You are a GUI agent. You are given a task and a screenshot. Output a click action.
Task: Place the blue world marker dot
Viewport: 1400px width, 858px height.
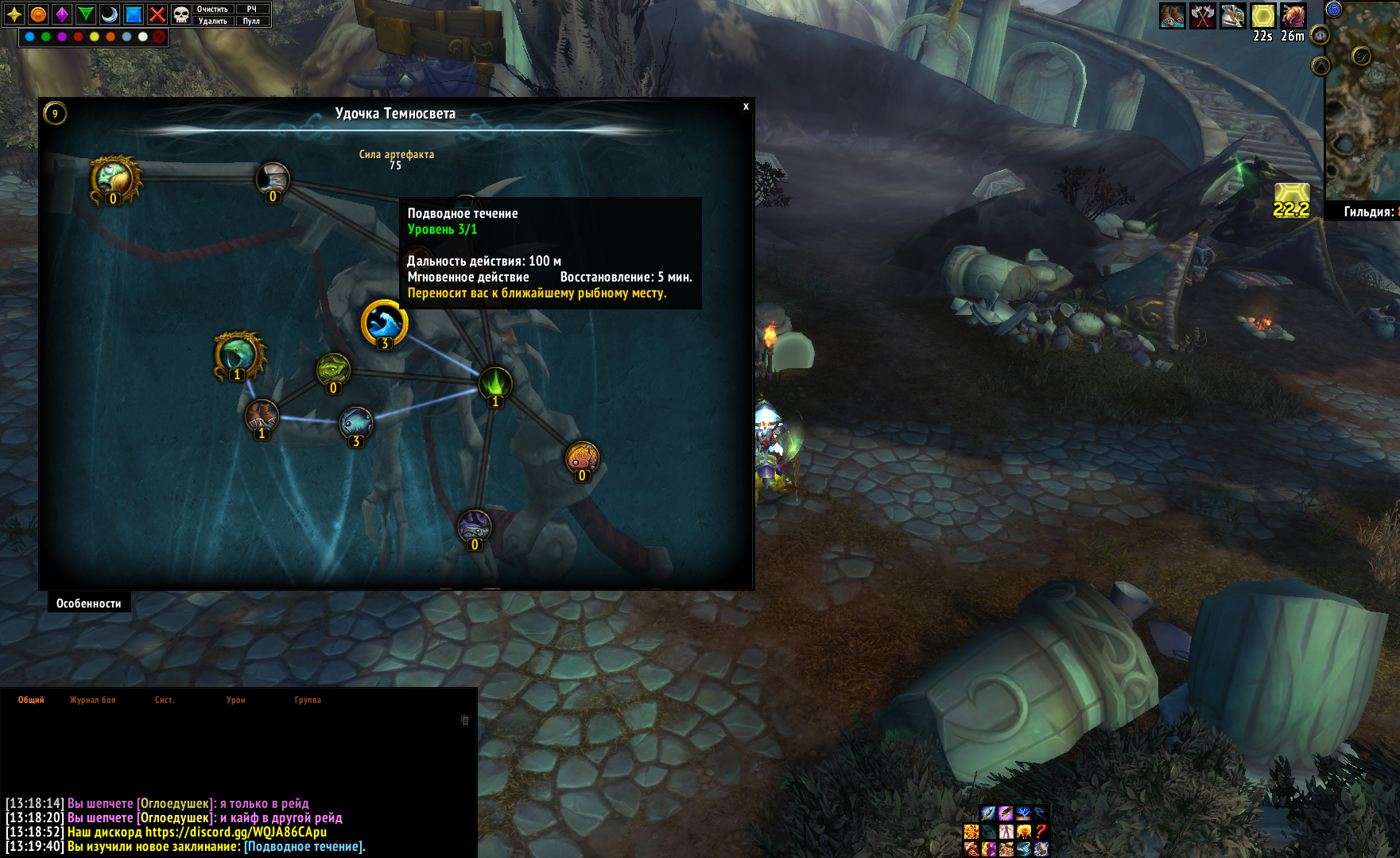(x=30, y=37)
